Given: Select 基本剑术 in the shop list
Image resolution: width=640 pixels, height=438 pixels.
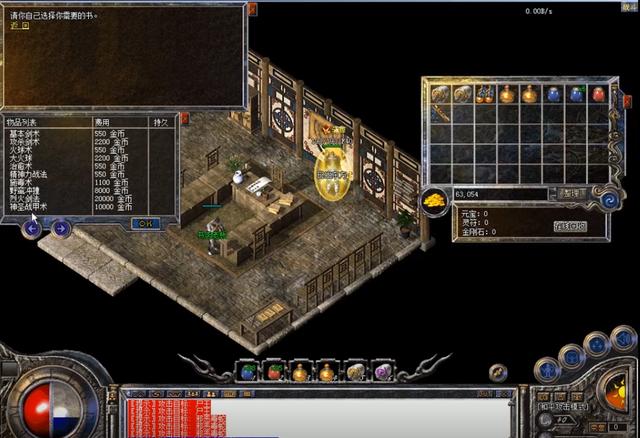Looking at the screenshot, I should [26, 133].
